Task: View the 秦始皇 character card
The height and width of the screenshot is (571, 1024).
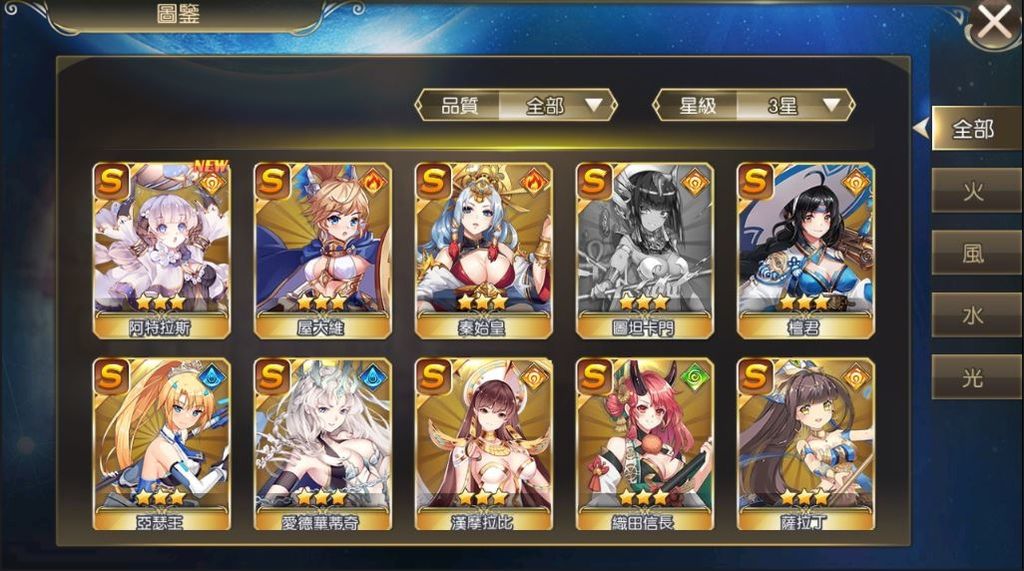Action: pyautogui.click(x=483, y=250)
